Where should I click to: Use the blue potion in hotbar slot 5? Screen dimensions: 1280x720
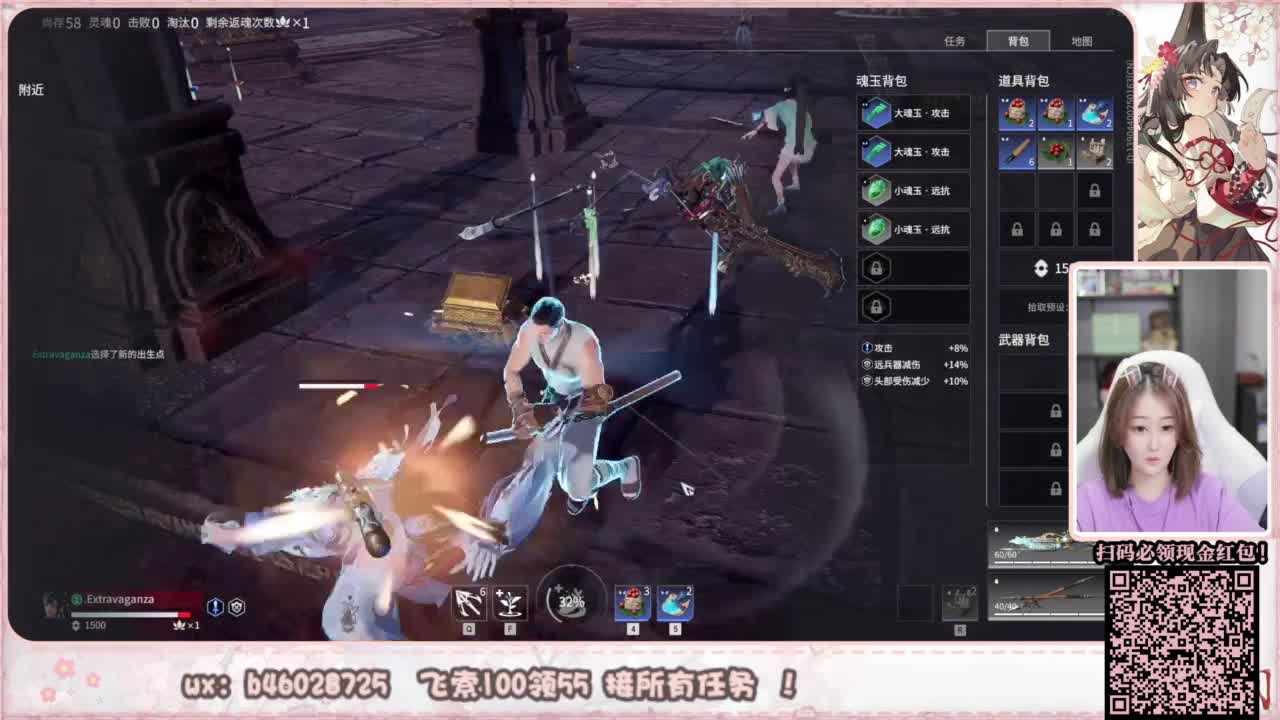pyautogui.click(x=673, y=601)
